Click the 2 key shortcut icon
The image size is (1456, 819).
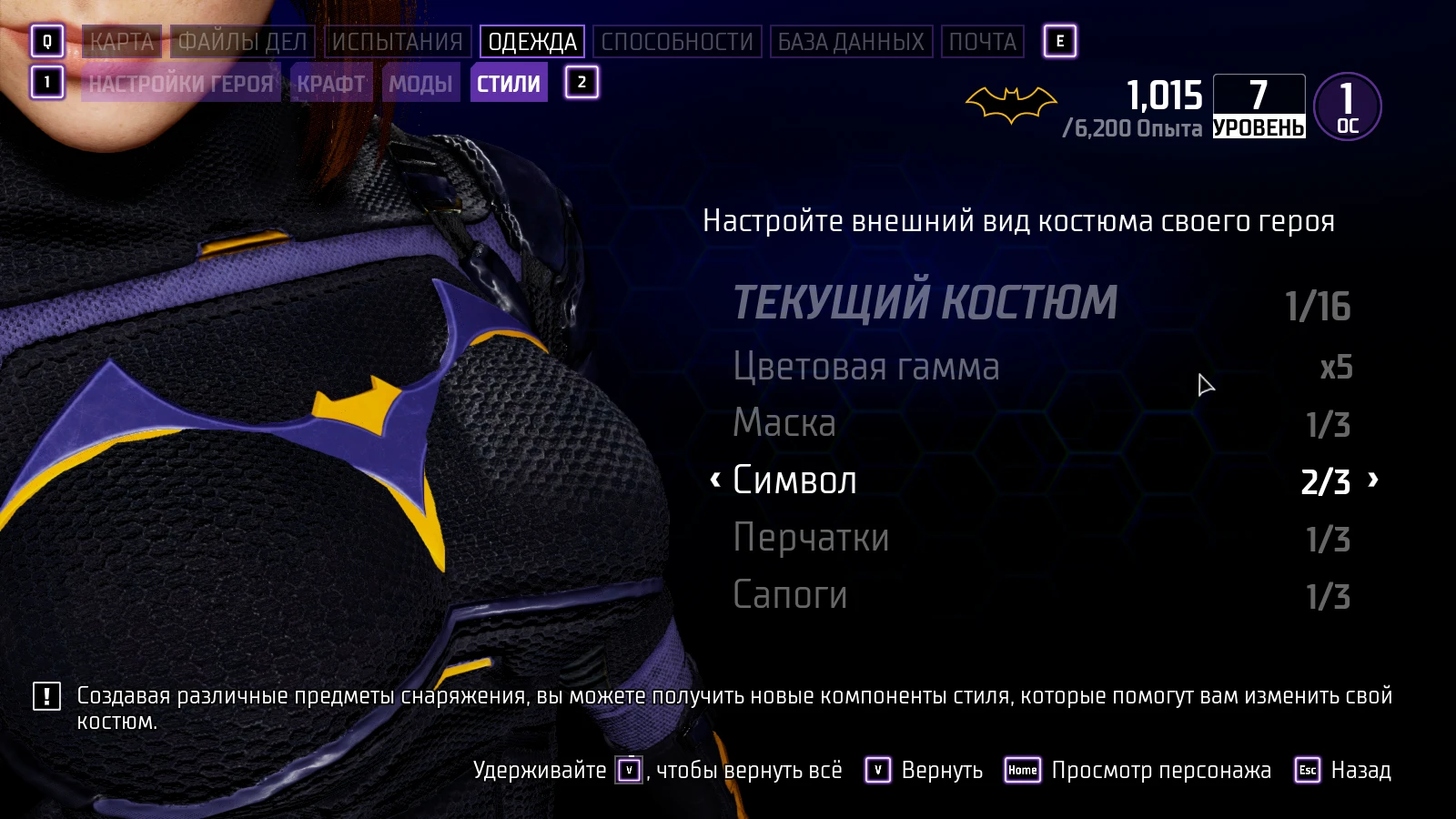point(580,83)
